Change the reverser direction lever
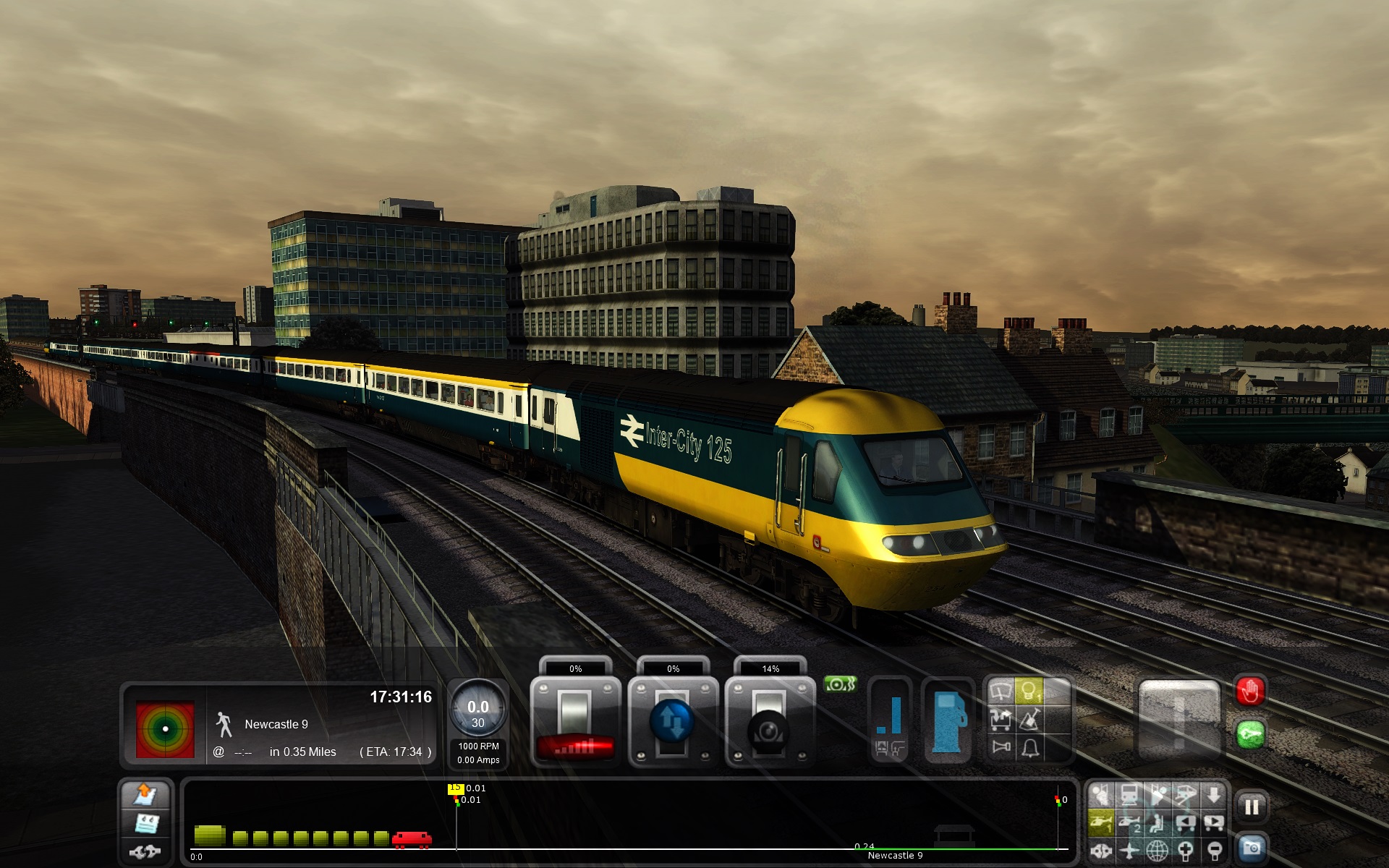 coord(672,721)
